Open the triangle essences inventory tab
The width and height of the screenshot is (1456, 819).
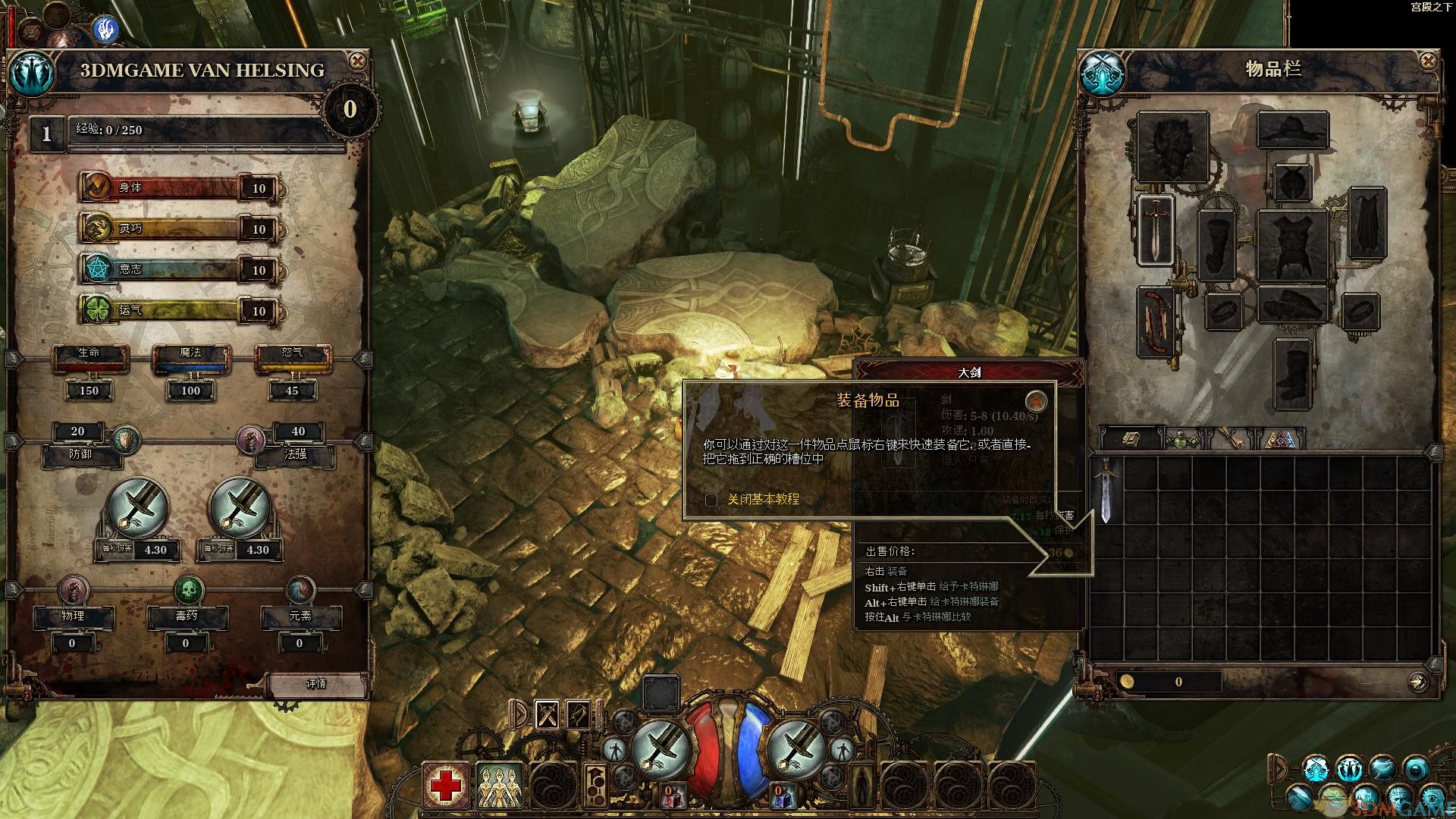[x=1280, y=439]
